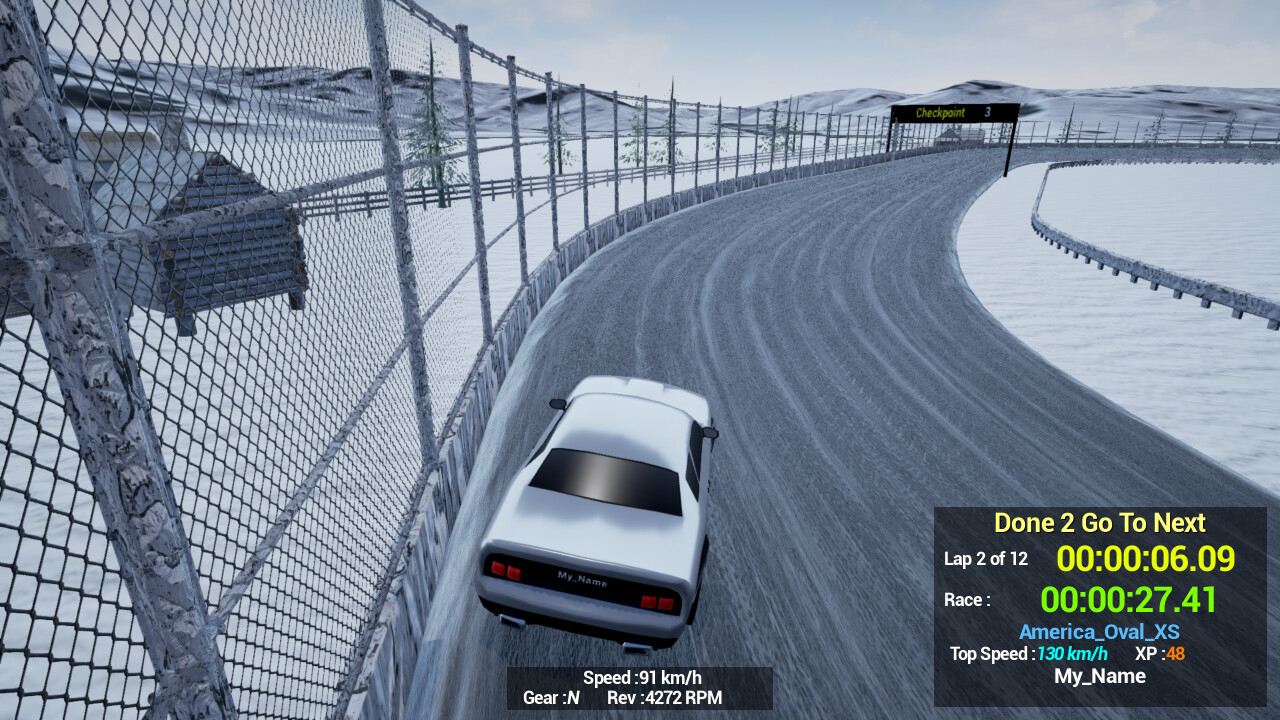Collapse the bottom speed HUD bar
Screen dimensions: 1280x720
[639, 688]
